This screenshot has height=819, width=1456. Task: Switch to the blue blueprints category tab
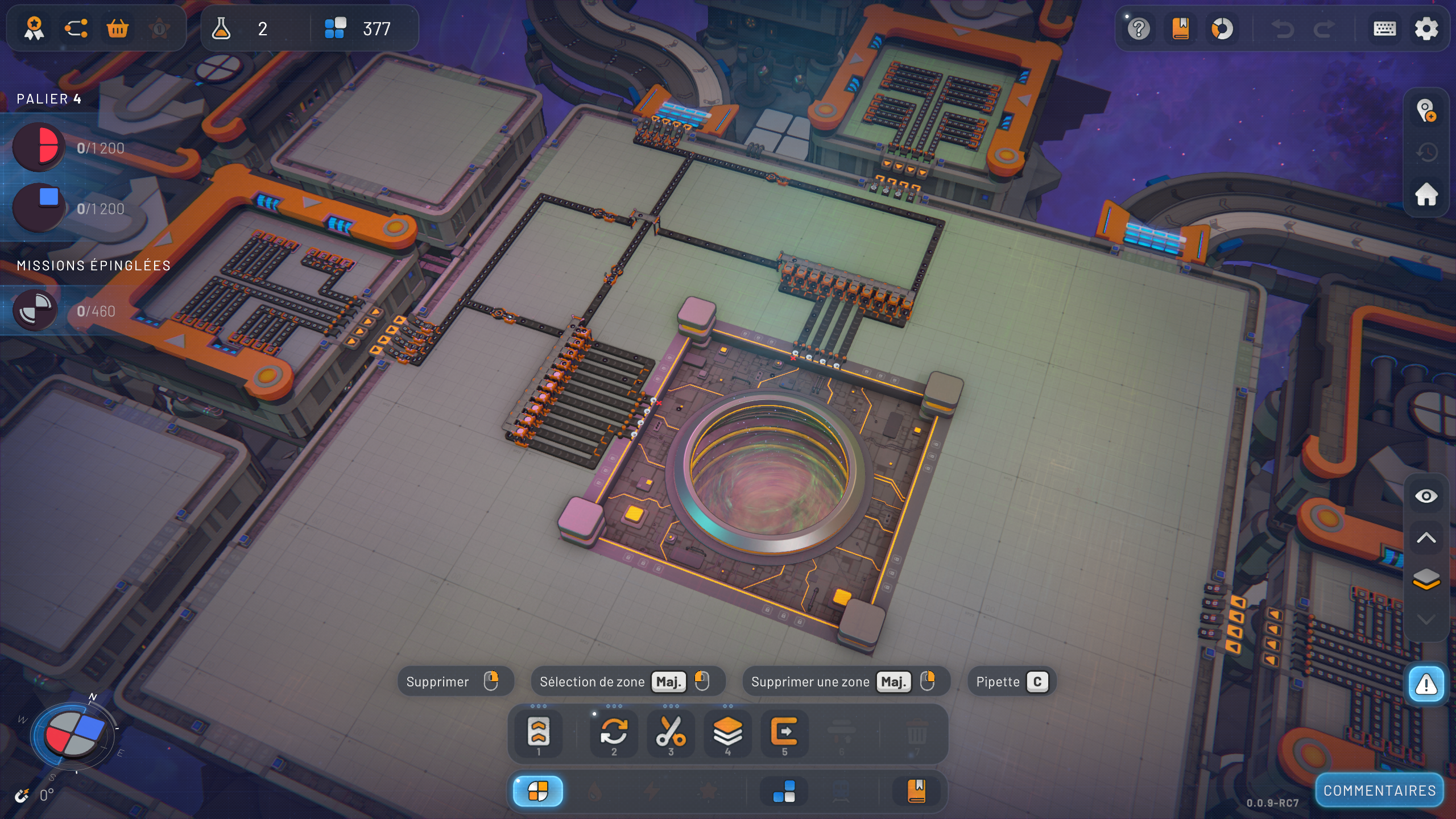tap(784, 792)
